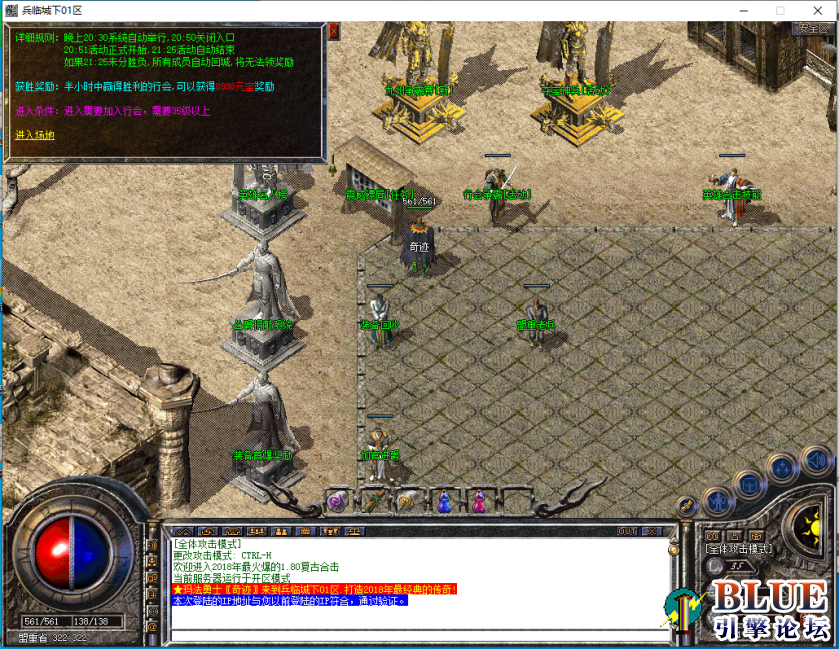Toggle the 全体攻击模式 attack mode label
839x649 pixels.
[738, 549]
